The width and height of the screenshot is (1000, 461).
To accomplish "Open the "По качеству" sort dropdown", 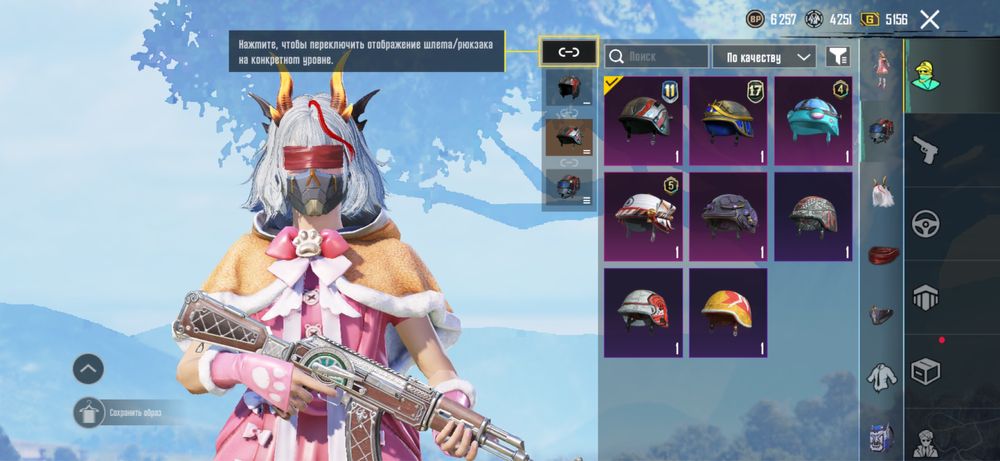I will [763, 57].
